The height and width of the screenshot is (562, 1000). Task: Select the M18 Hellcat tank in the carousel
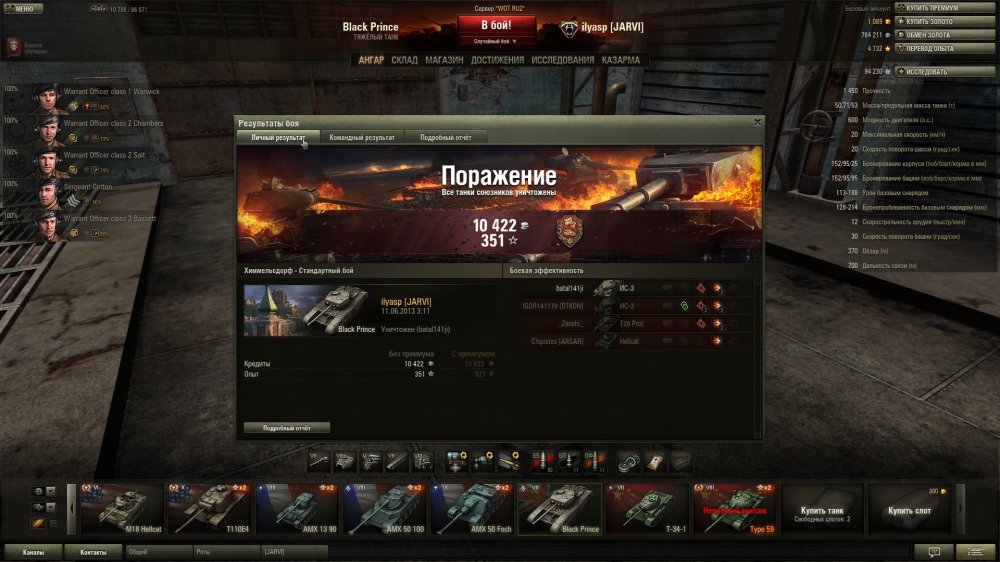point(120,507)
